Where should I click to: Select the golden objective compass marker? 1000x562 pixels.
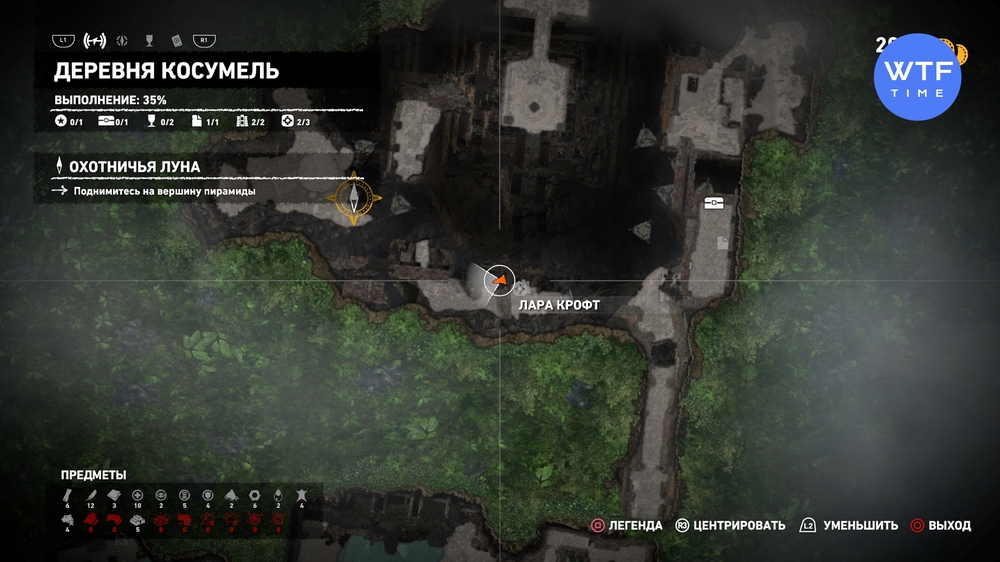(x=353, y=198)
